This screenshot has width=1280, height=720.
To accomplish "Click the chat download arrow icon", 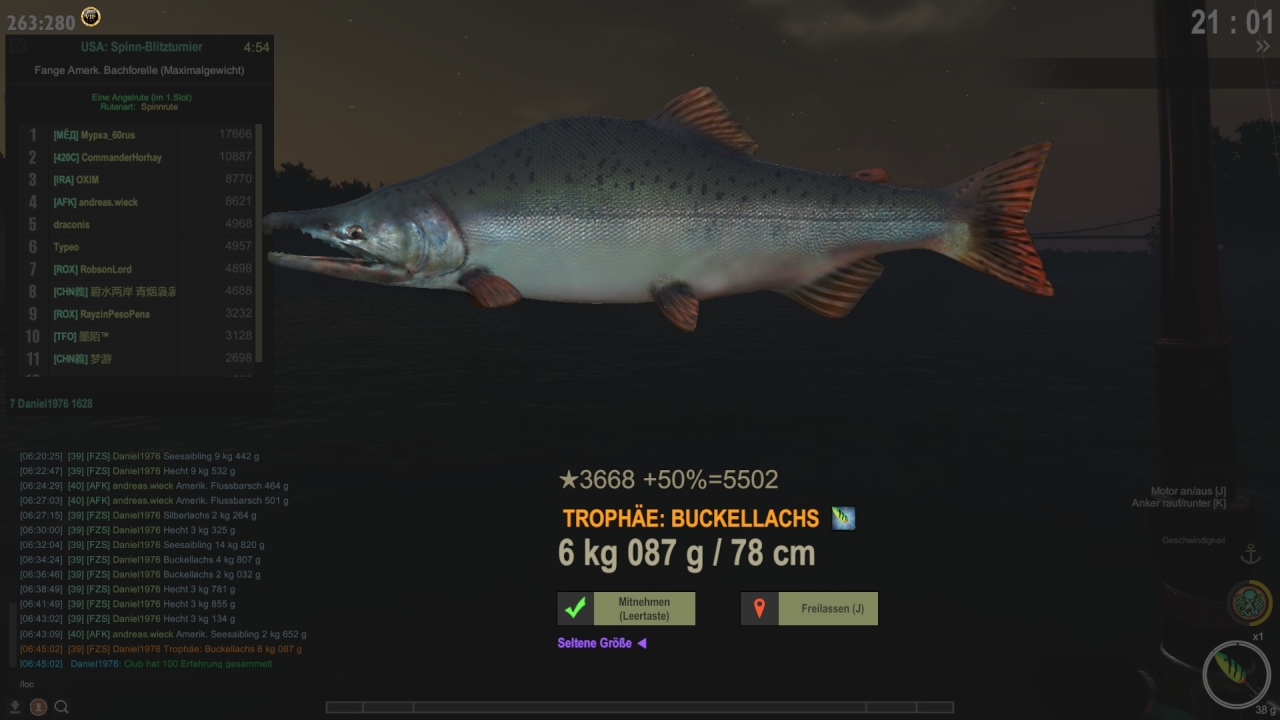I will click(x=16, y=707).
